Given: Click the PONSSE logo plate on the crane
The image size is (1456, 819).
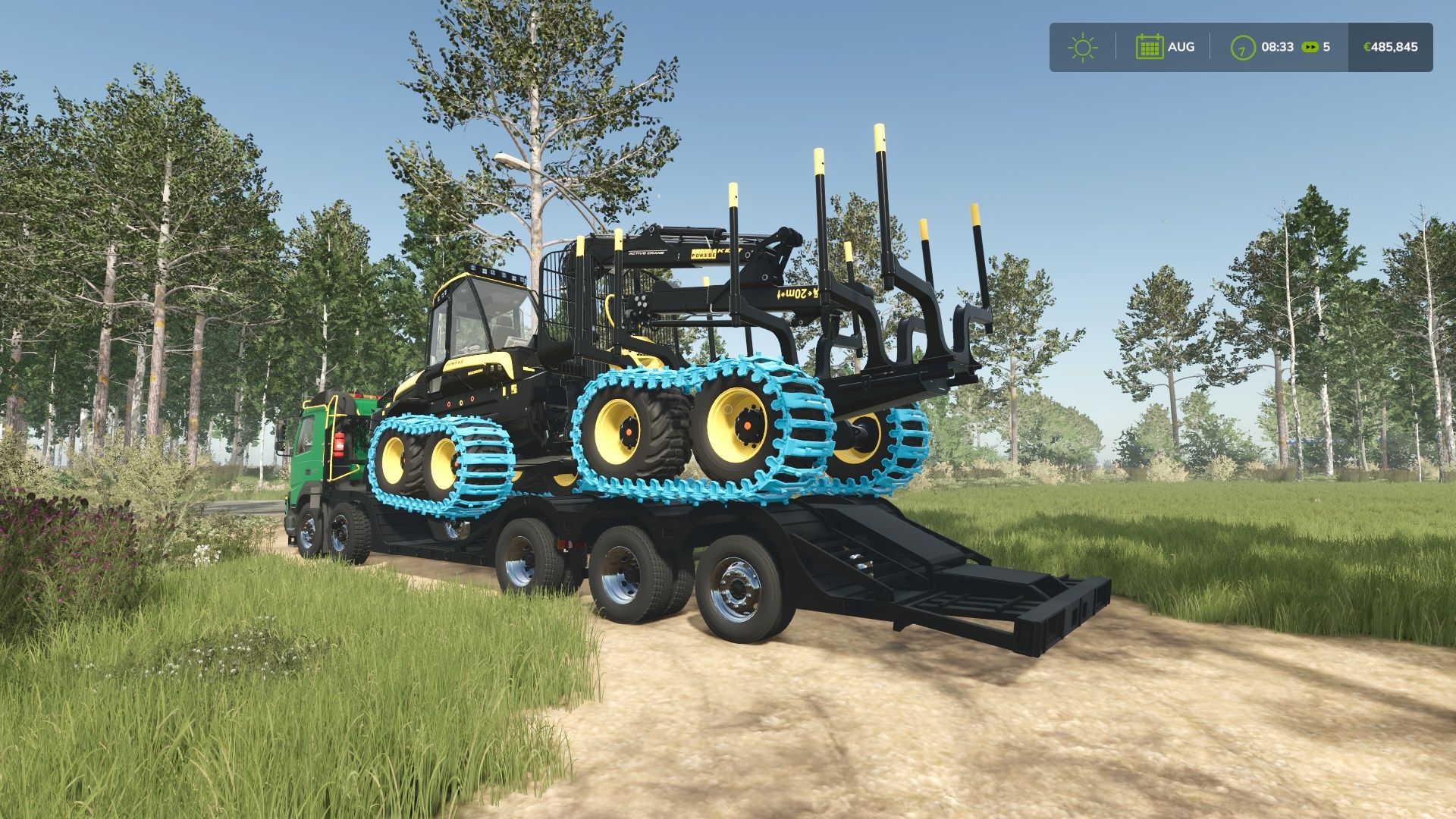Looking at the screenshot, I should tap(703, 255).
